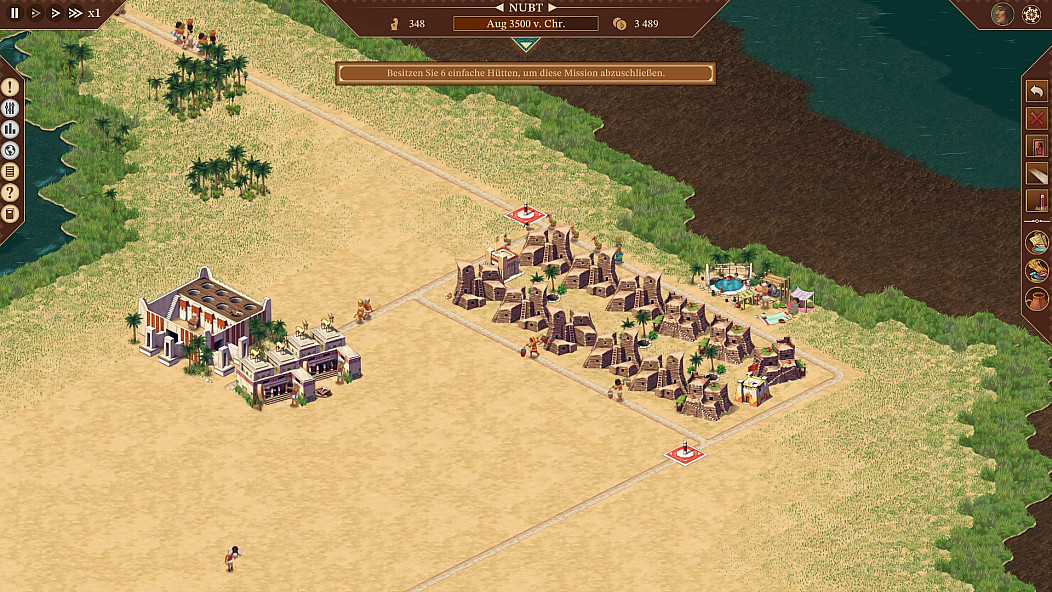Set game speed to slowest arrow
Viewport: 1052px width, 592px height.
[x=36, y=13]
